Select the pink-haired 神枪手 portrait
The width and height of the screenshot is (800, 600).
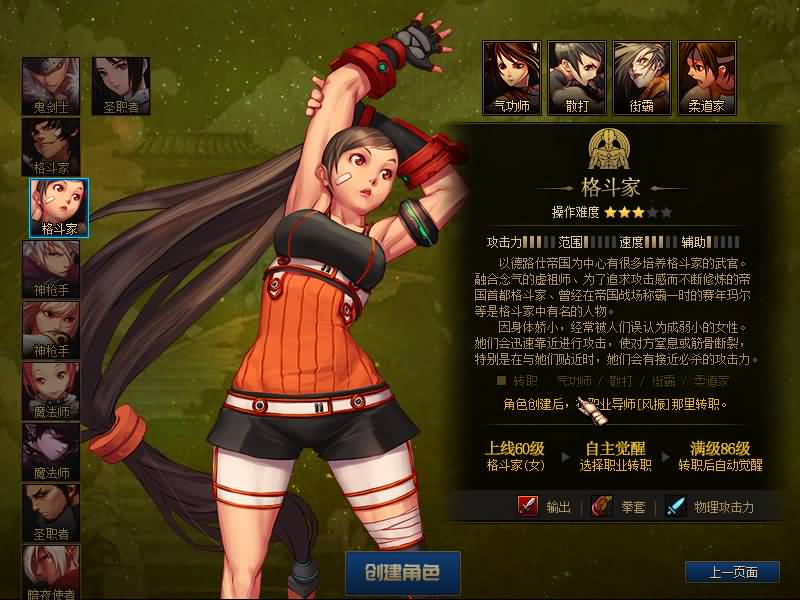coord(51,329)
